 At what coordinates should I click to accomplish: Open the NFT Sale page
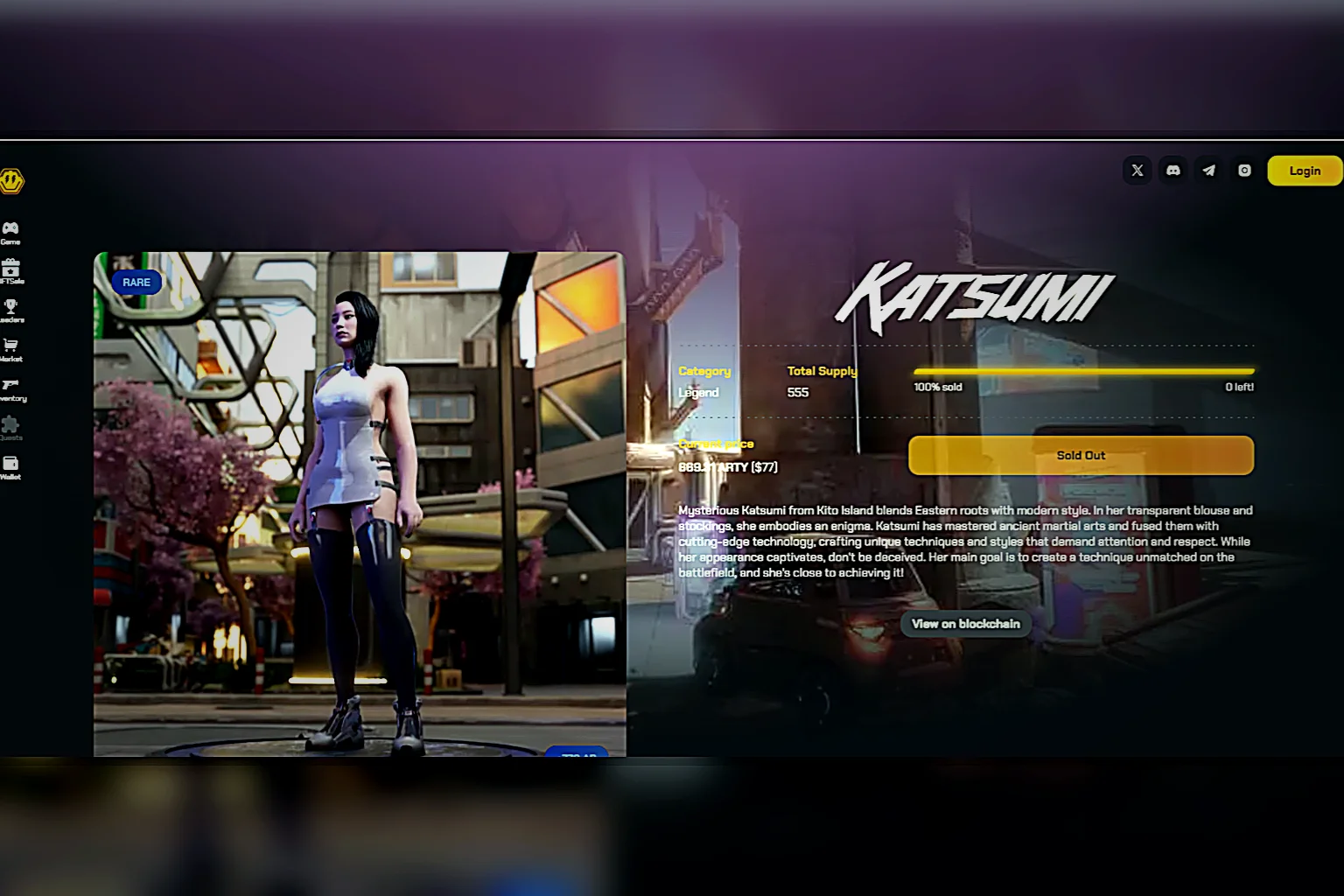(10, 270)
